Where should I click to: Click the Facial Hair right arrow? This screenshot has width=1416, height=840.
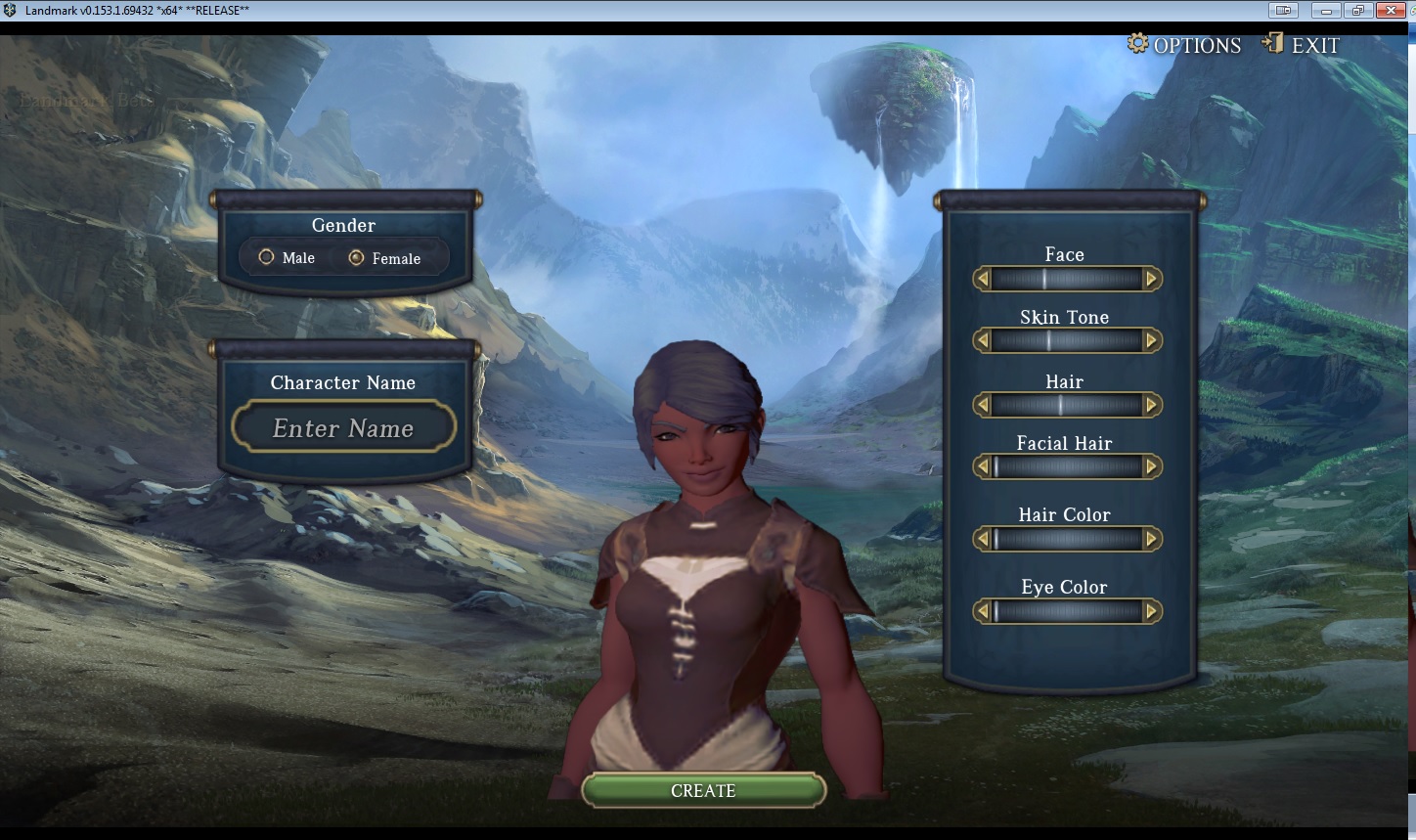(x=1151, y=466)
